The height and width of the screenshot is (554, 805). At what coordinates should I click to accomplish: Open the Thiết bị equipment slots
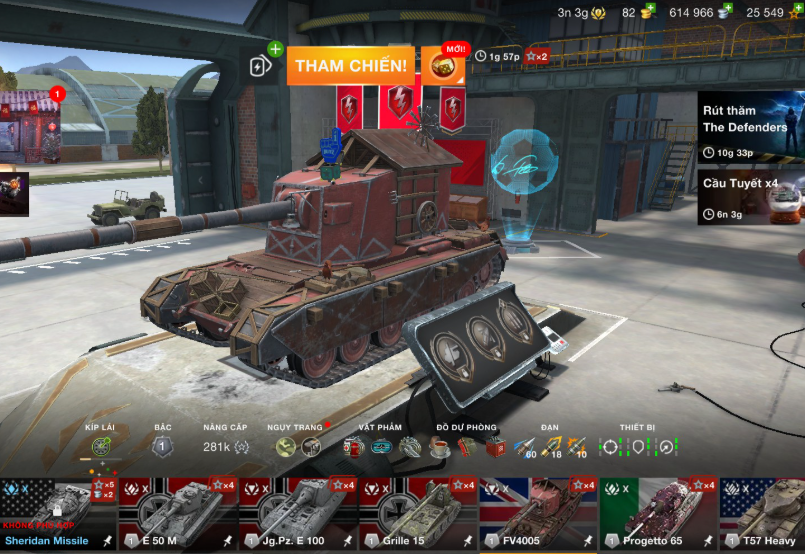[638, 447]
